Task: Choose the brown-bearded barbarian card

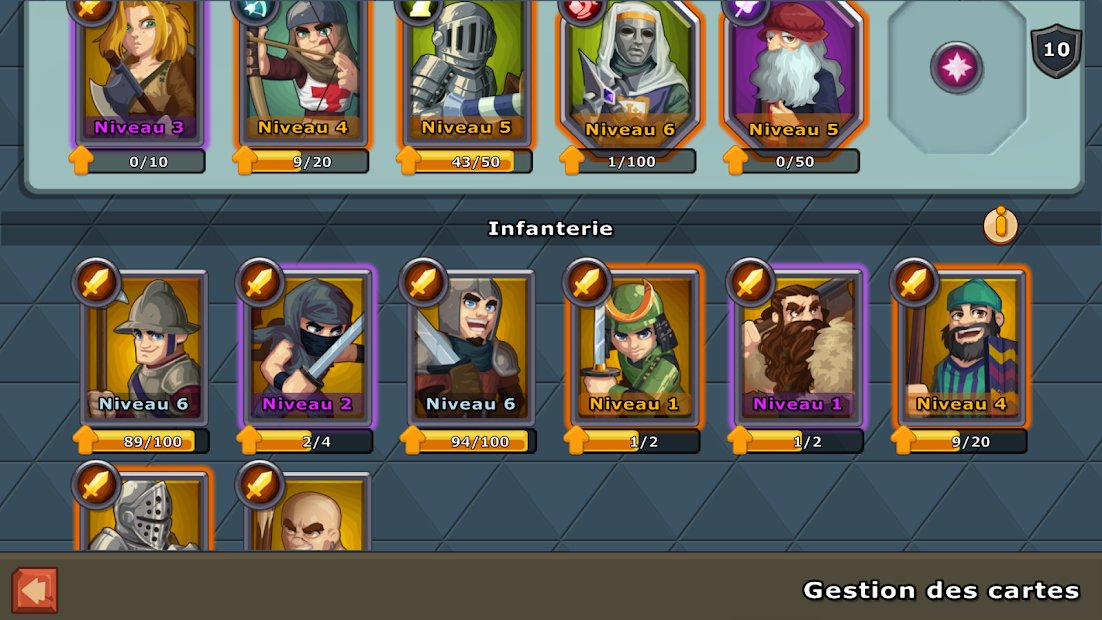Action: [x=799, y=347]
